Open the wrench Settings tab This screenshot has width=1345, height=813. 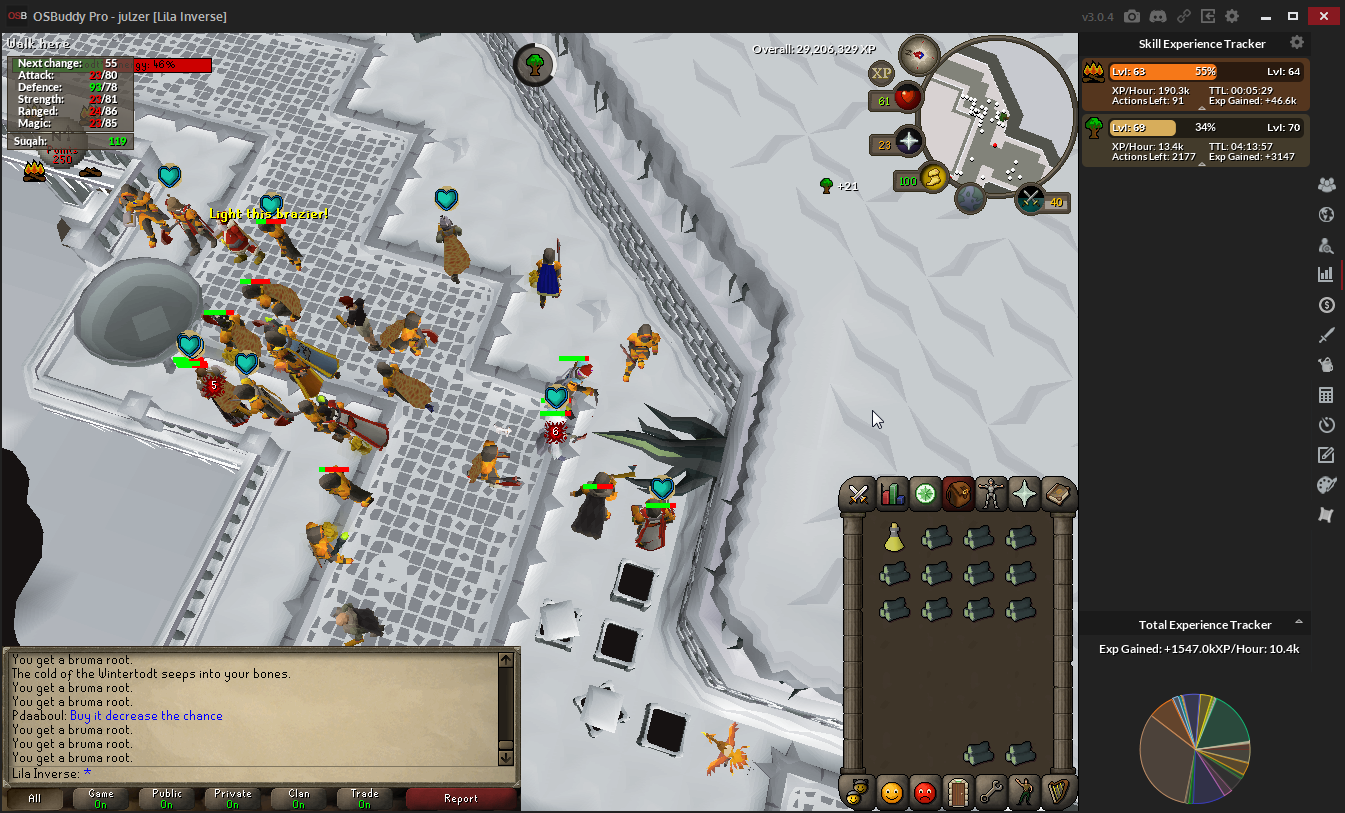click(991, 793)
